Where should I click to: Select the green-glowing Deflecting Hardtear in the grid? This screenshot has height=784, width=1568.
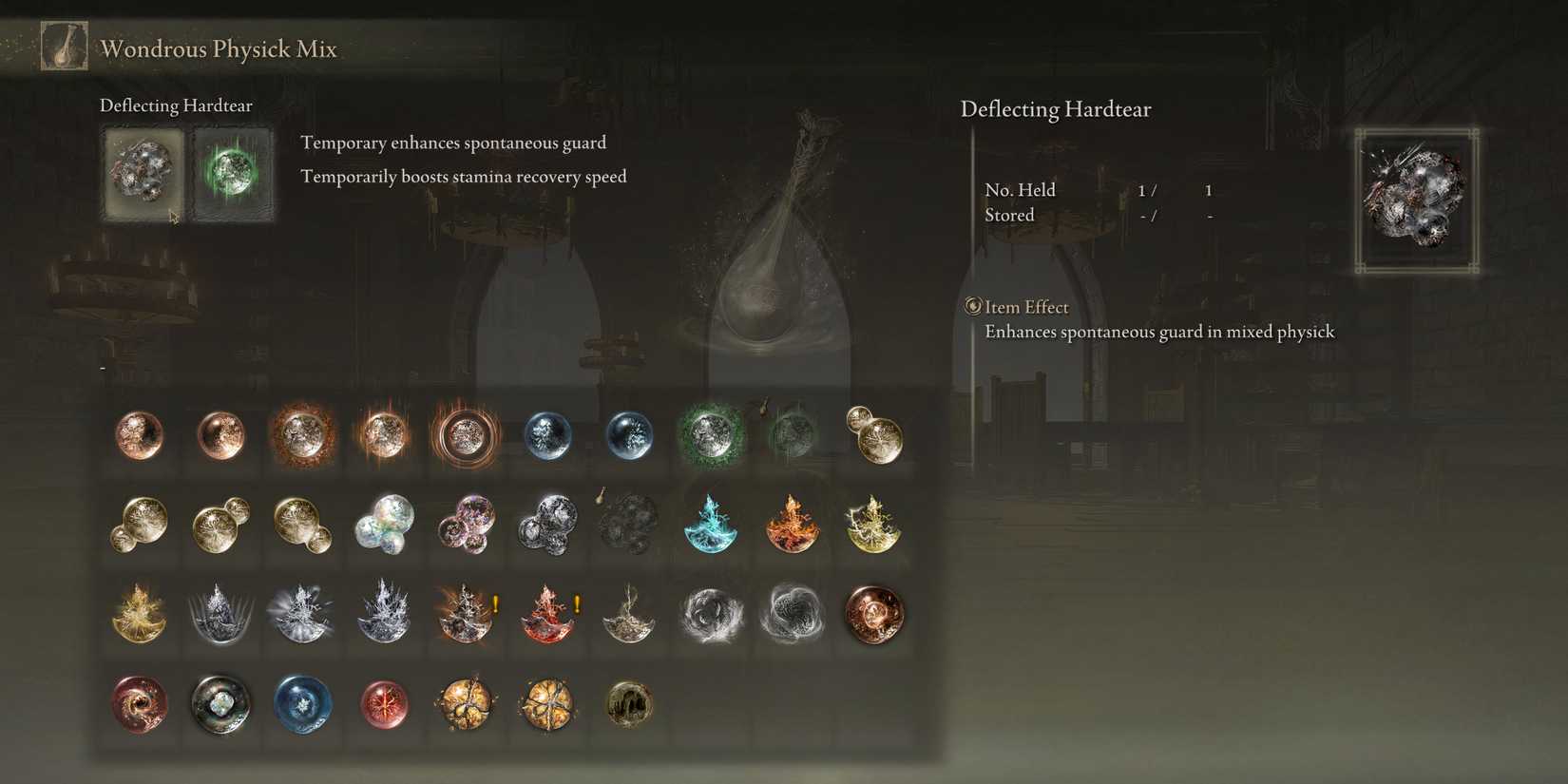[x=711, y=435]
